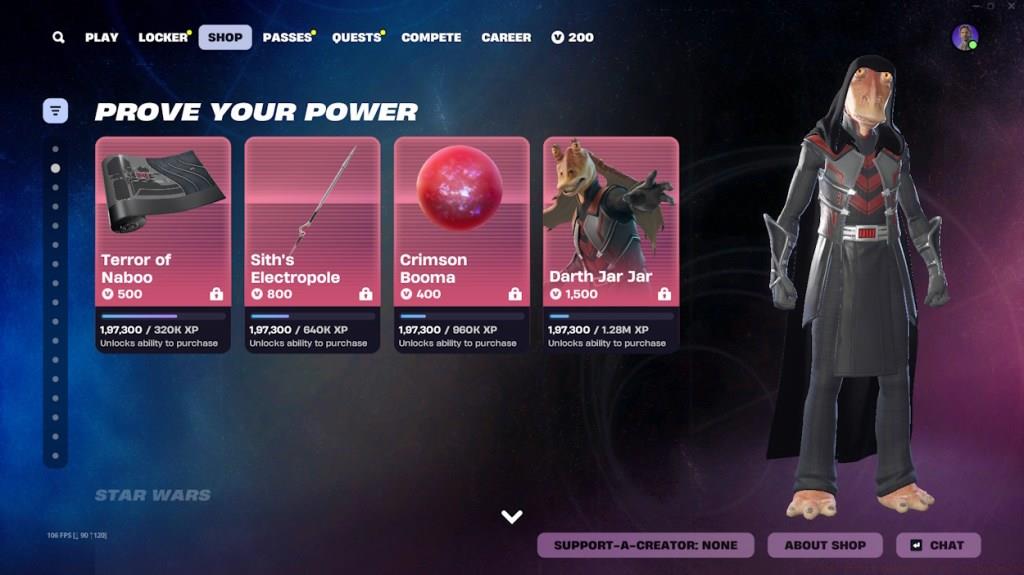Viewport: 1024px width, 575px height.
Task: Open the search magnifier icon
Action: 59,38
